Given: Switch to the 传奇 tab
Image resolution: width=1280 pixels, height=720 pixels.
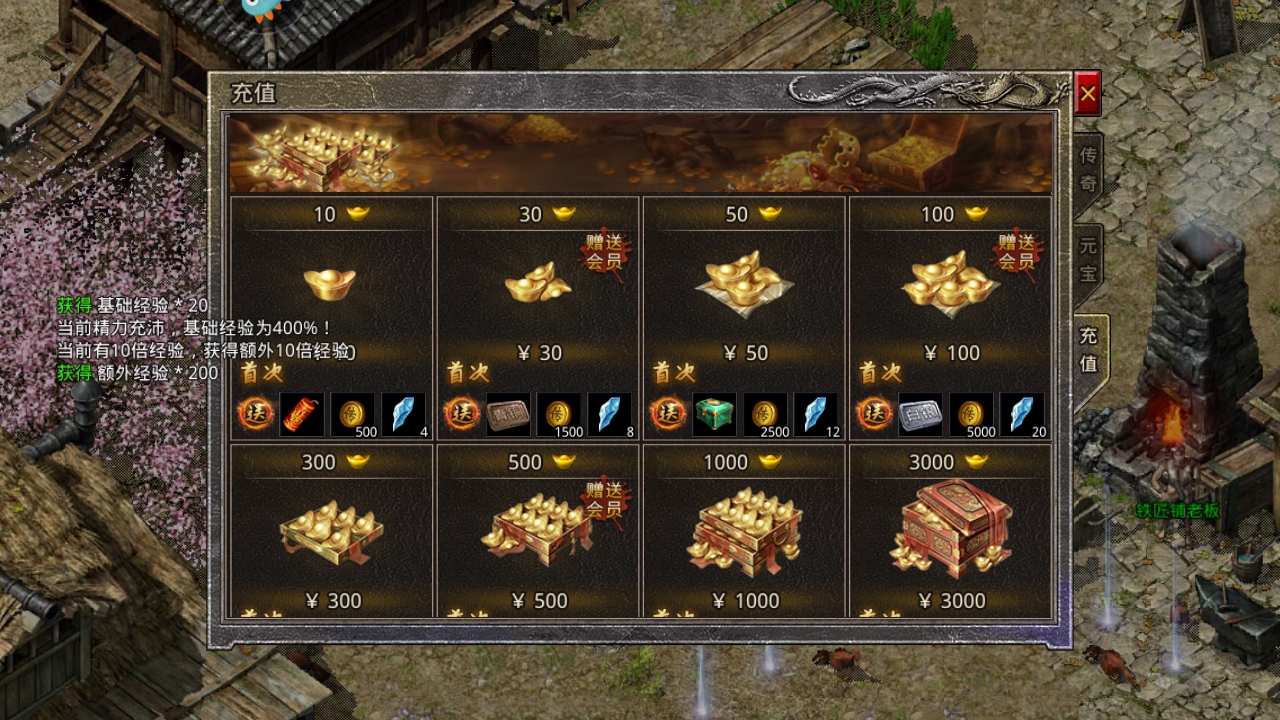Looking at the screenshot, I should tap(1088, 169).
